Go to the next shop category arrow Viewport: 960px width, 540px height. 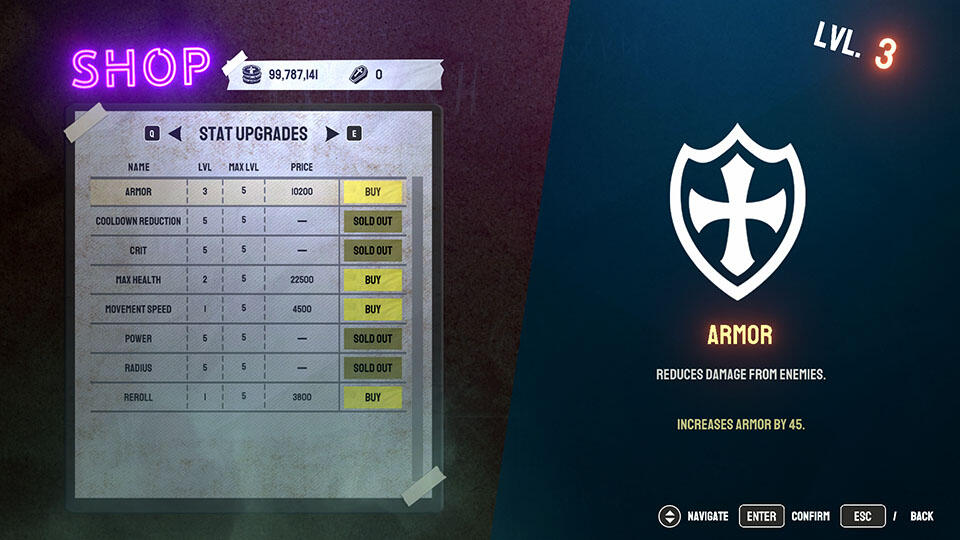pos(332,133)
